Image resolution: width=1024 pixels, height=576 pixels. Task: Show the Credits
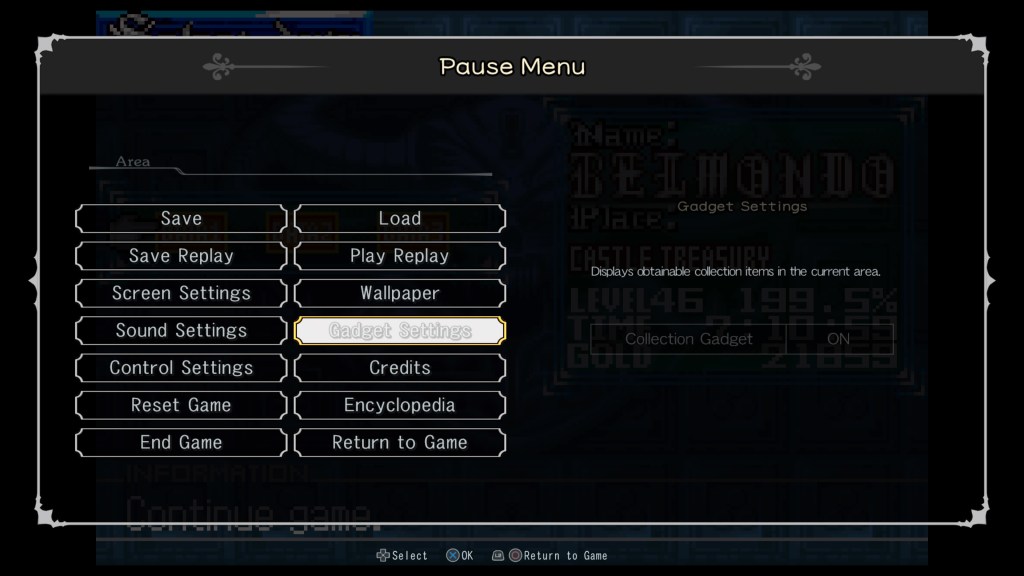pyautogui.click(x=400, y=368)
